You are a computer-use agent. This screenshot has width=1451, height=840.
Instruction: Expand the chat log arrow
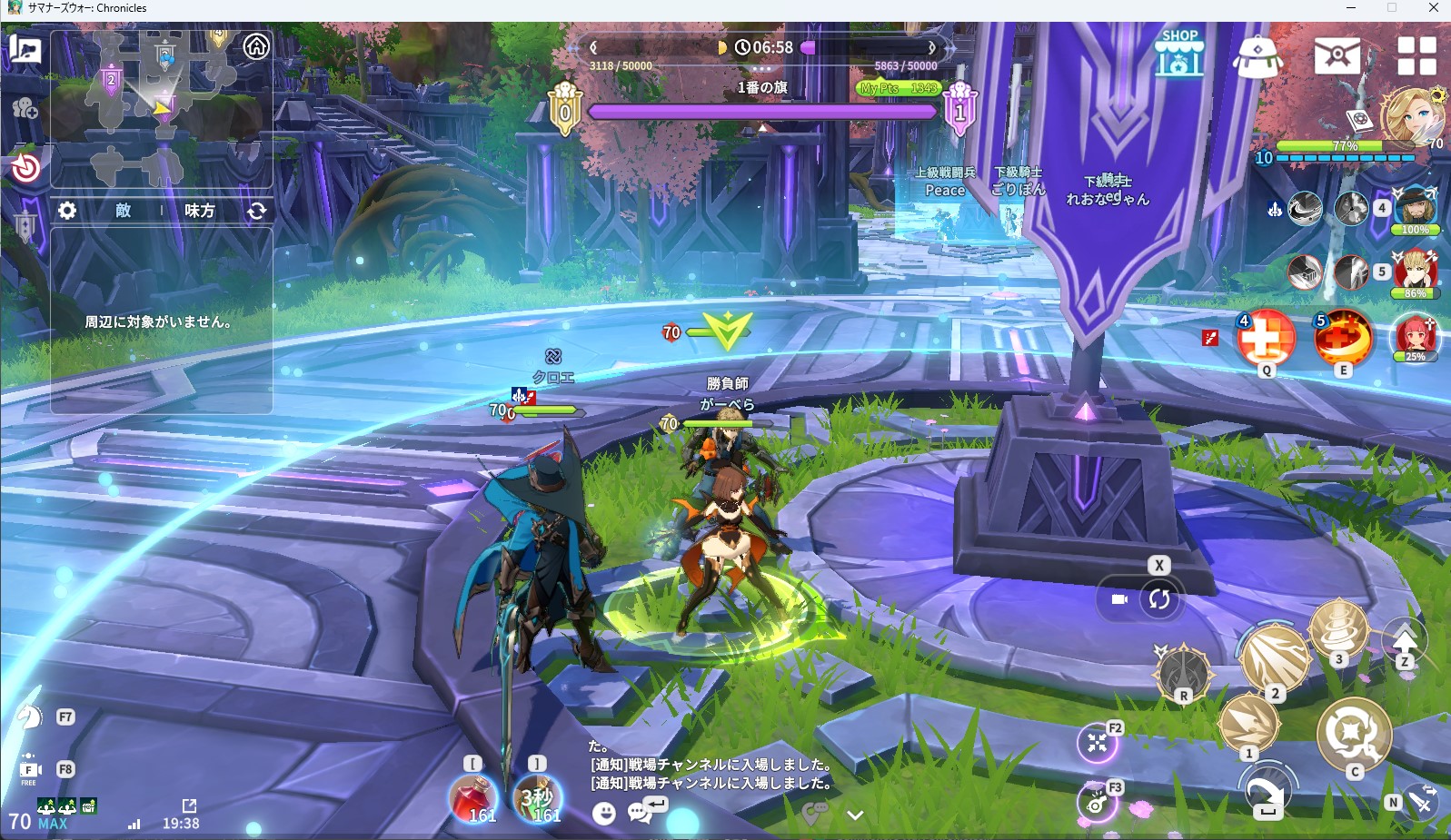(855, 815)
